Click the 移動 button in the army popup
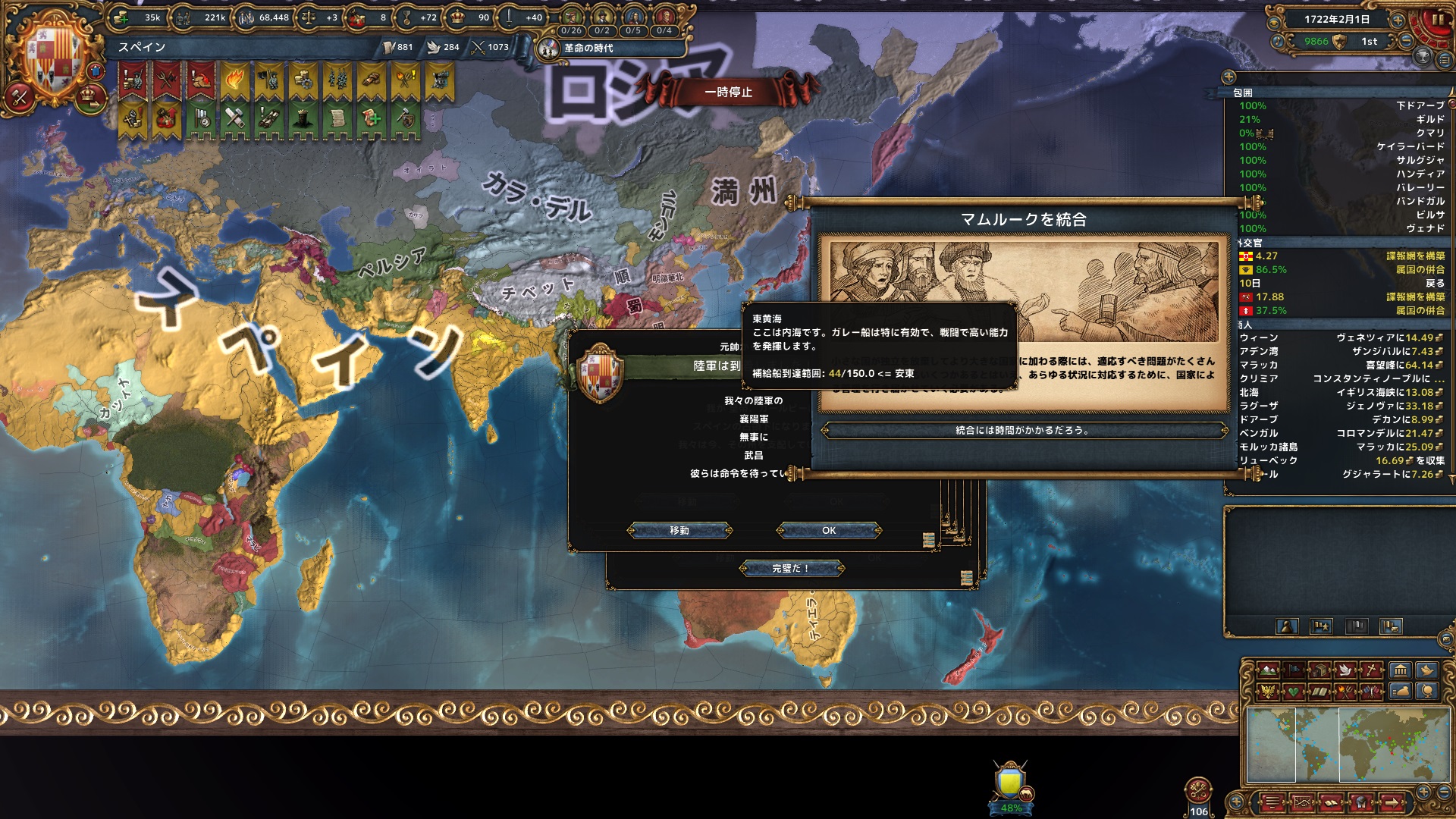 [x=679, y=531]
